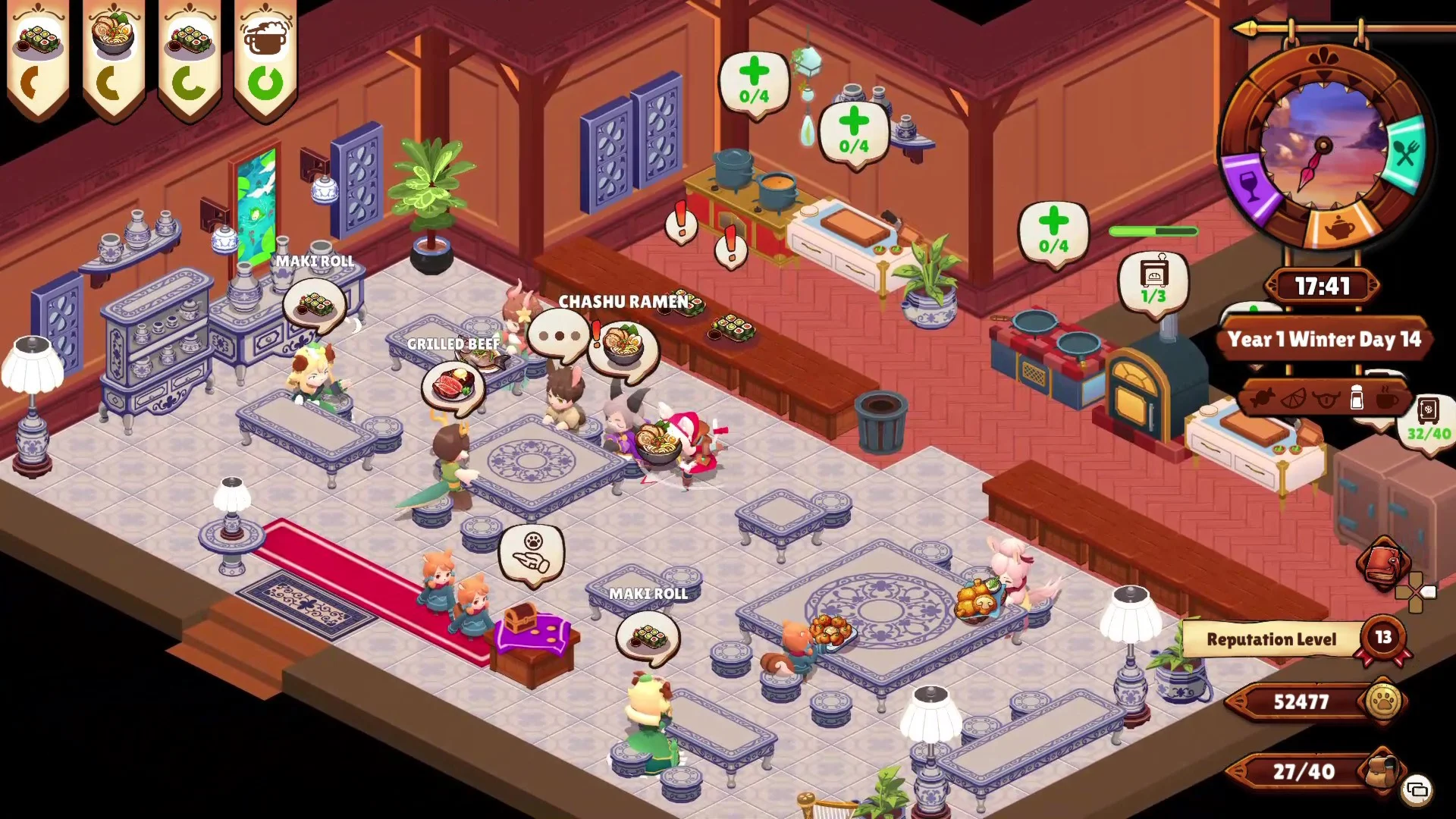Open the safe storage bubble showing 32/40
Viewport: 1456px width, 819px height.
pos(1429,421)
